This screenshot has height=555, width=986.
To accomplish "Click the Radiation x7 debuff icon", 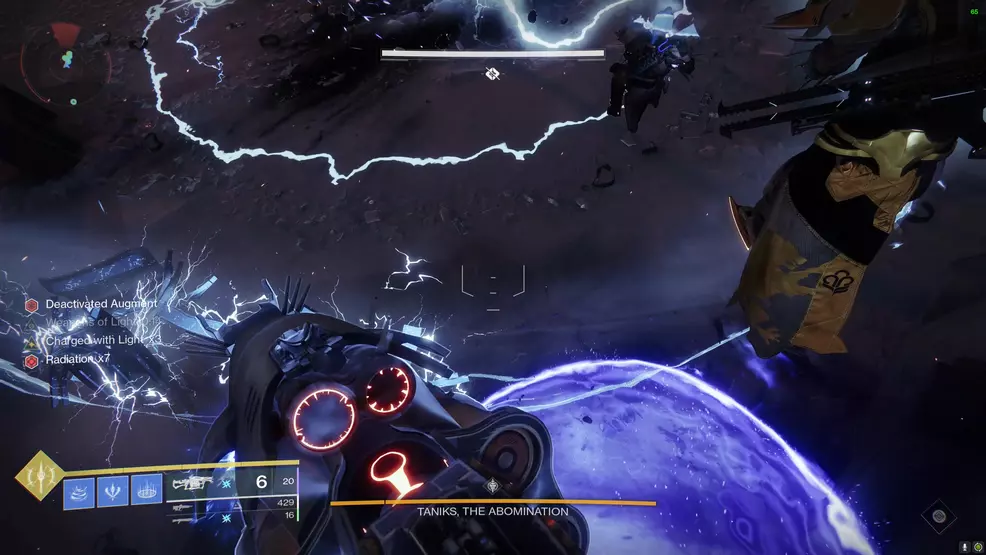I will tap(32, 360).
